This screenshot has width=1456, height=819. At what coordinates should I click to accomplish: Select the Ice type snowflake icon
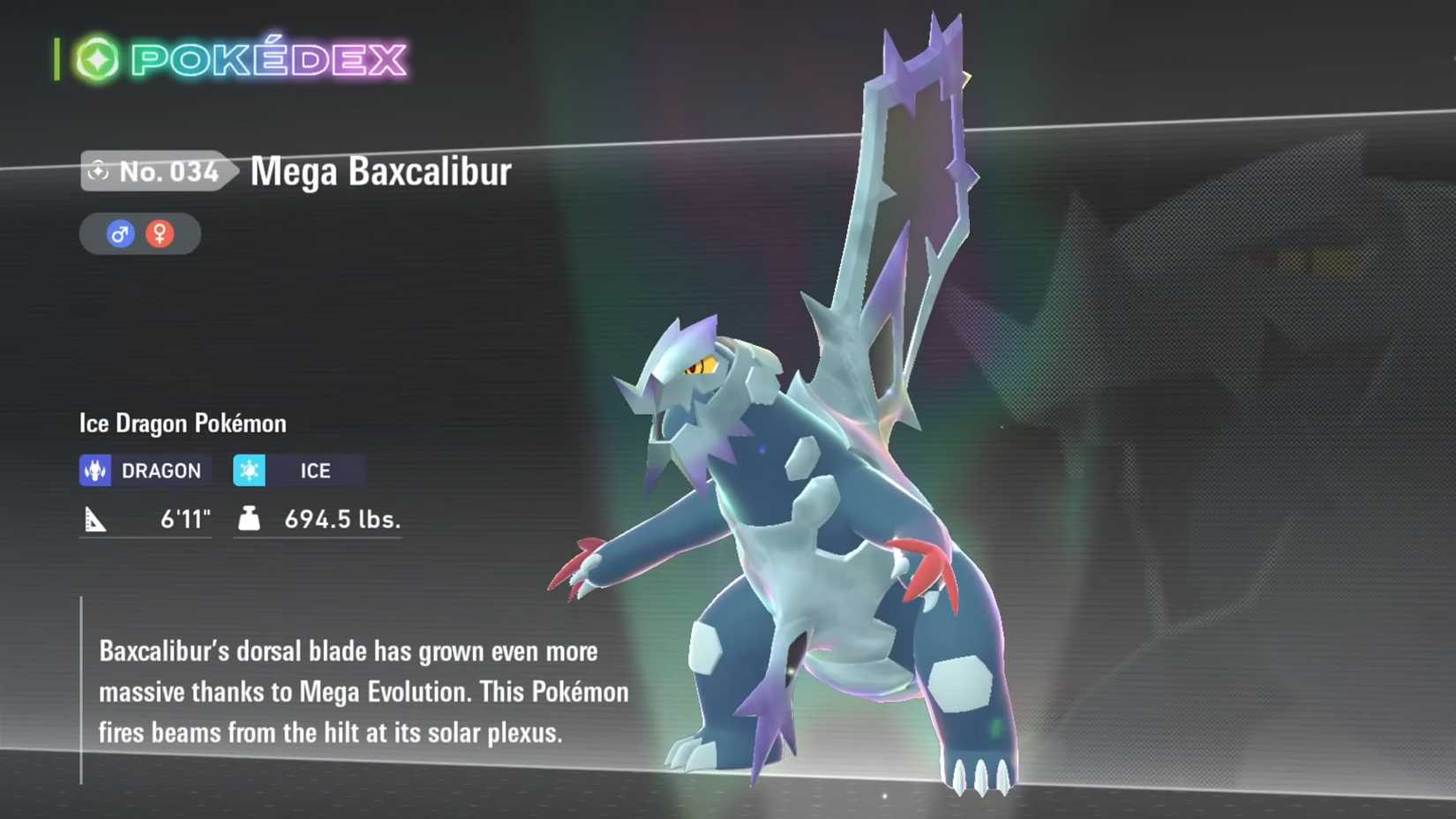click(x=250, y=470)
